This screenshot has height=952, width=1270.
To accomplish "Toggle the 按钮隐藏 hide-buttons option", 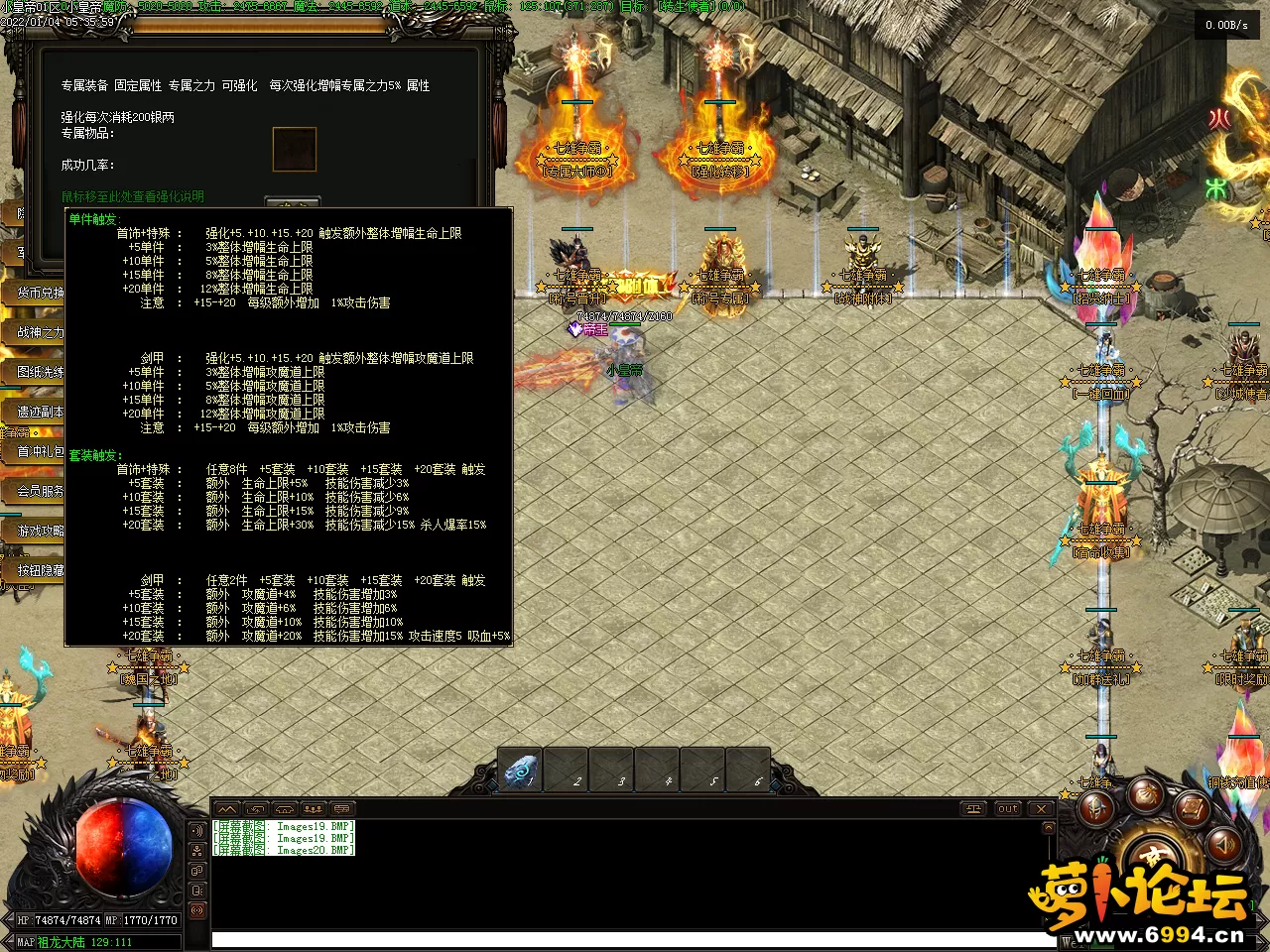I will click(x=38, y=570).
